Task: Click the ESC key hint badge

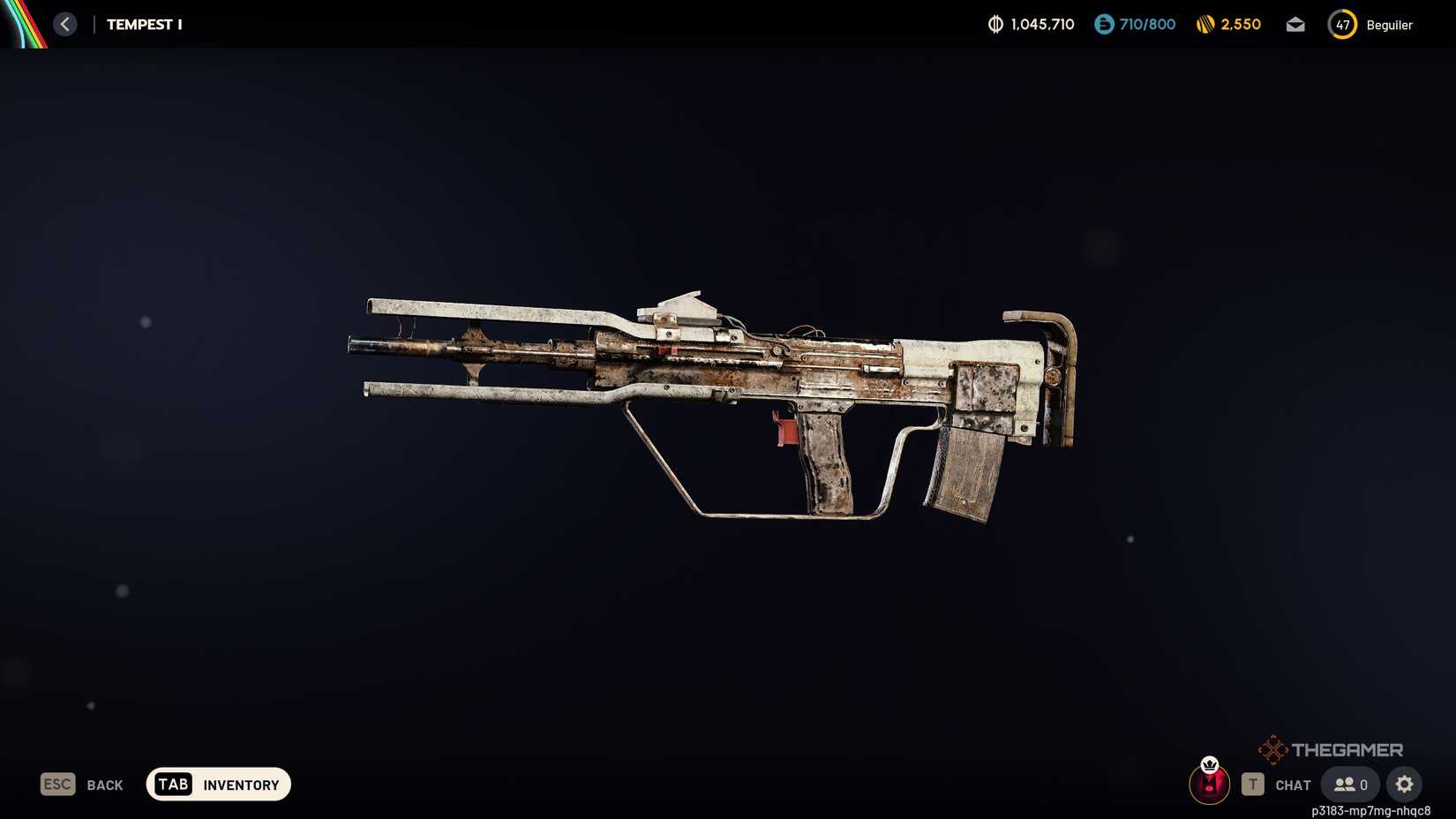Action: [x=56, y=784]
